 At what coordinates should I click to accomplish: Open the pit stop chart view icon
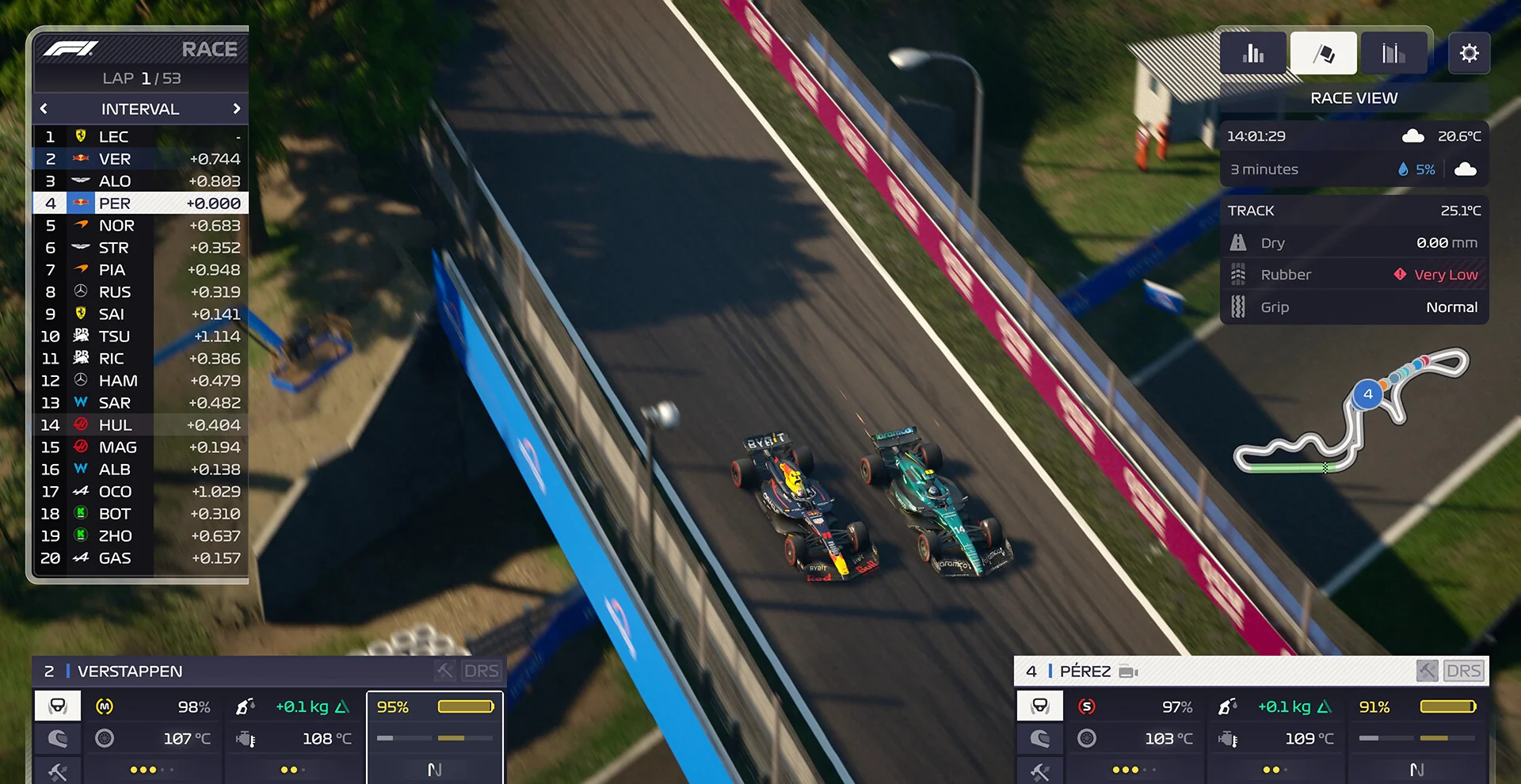click(1393, 52)
